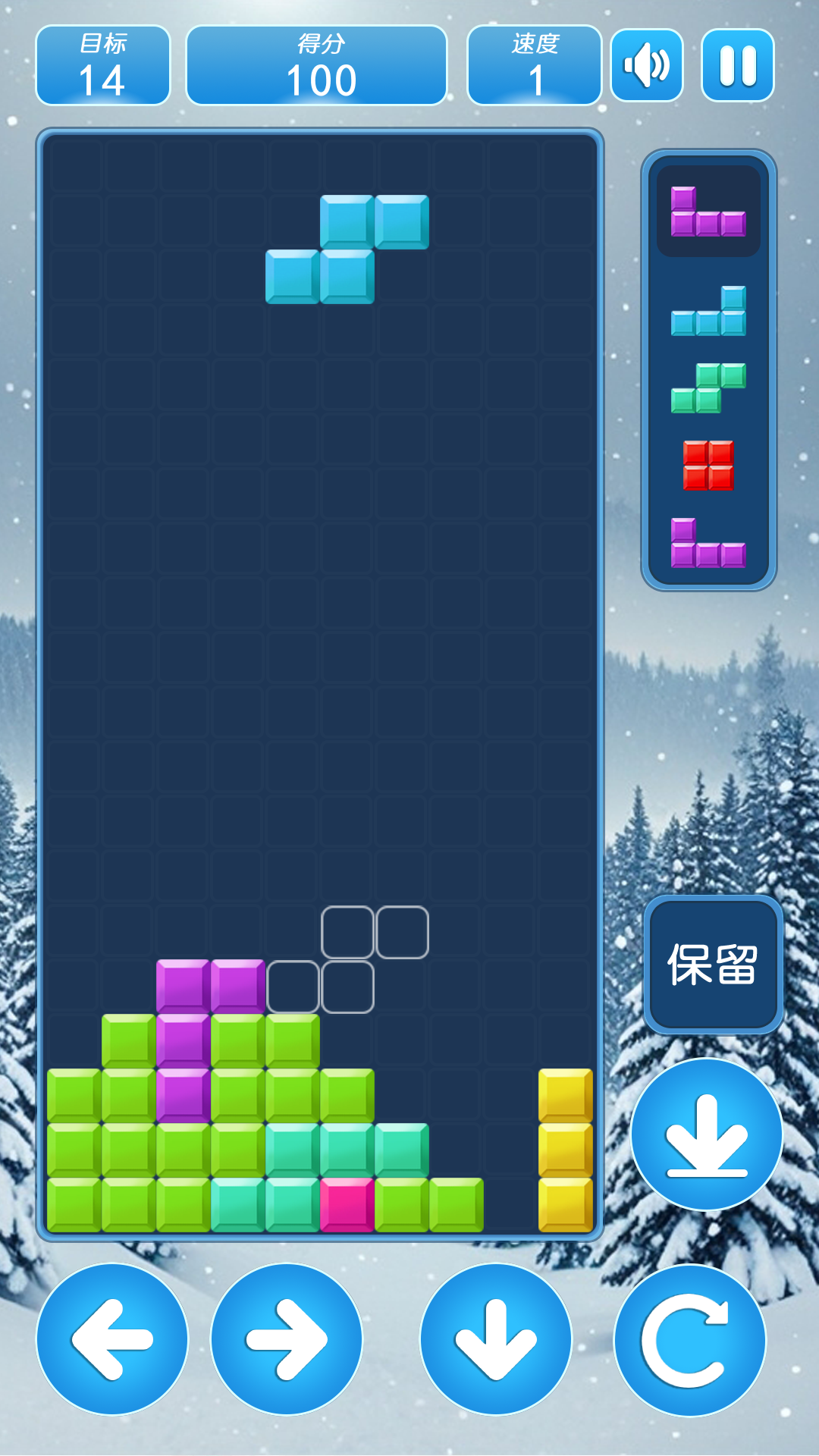Move the piece right
Viewport: 819px width, 1456px height.
pyautogui.click(x=287, y=1339)
